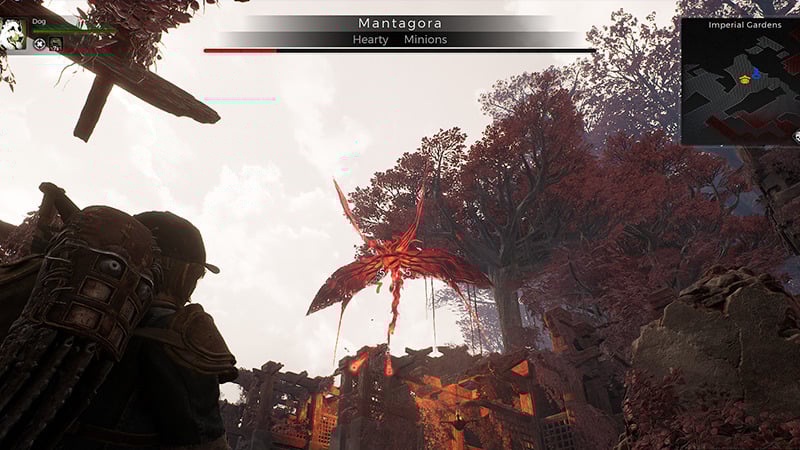Screen dimensions: 800x450
Task: Select the Dog's timed buff icon
Action: (x=55, y=44)
